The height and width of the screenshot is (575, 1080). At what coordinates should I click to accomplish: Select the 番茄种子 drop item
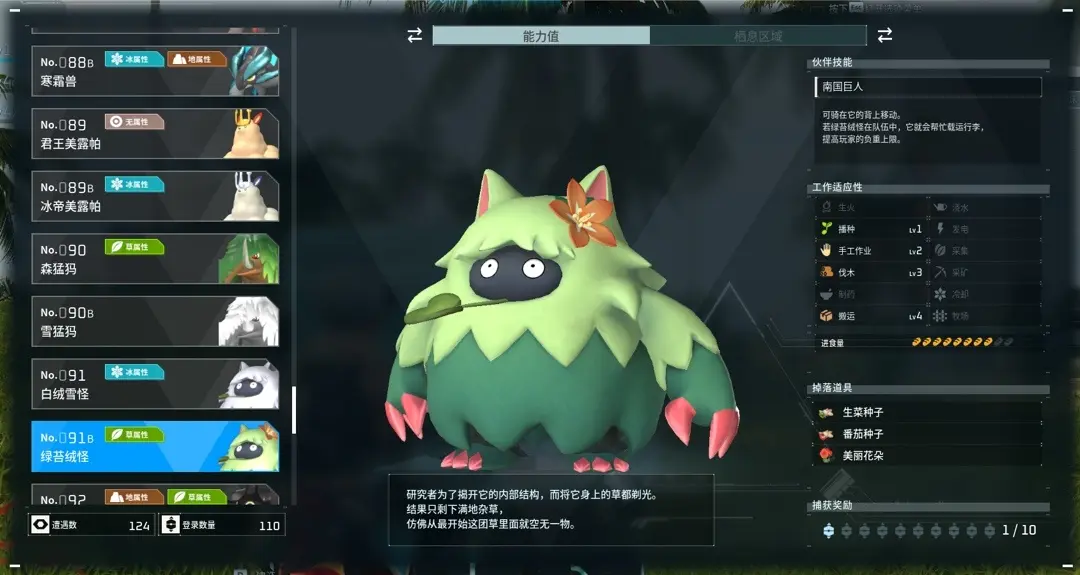point(930,434)
